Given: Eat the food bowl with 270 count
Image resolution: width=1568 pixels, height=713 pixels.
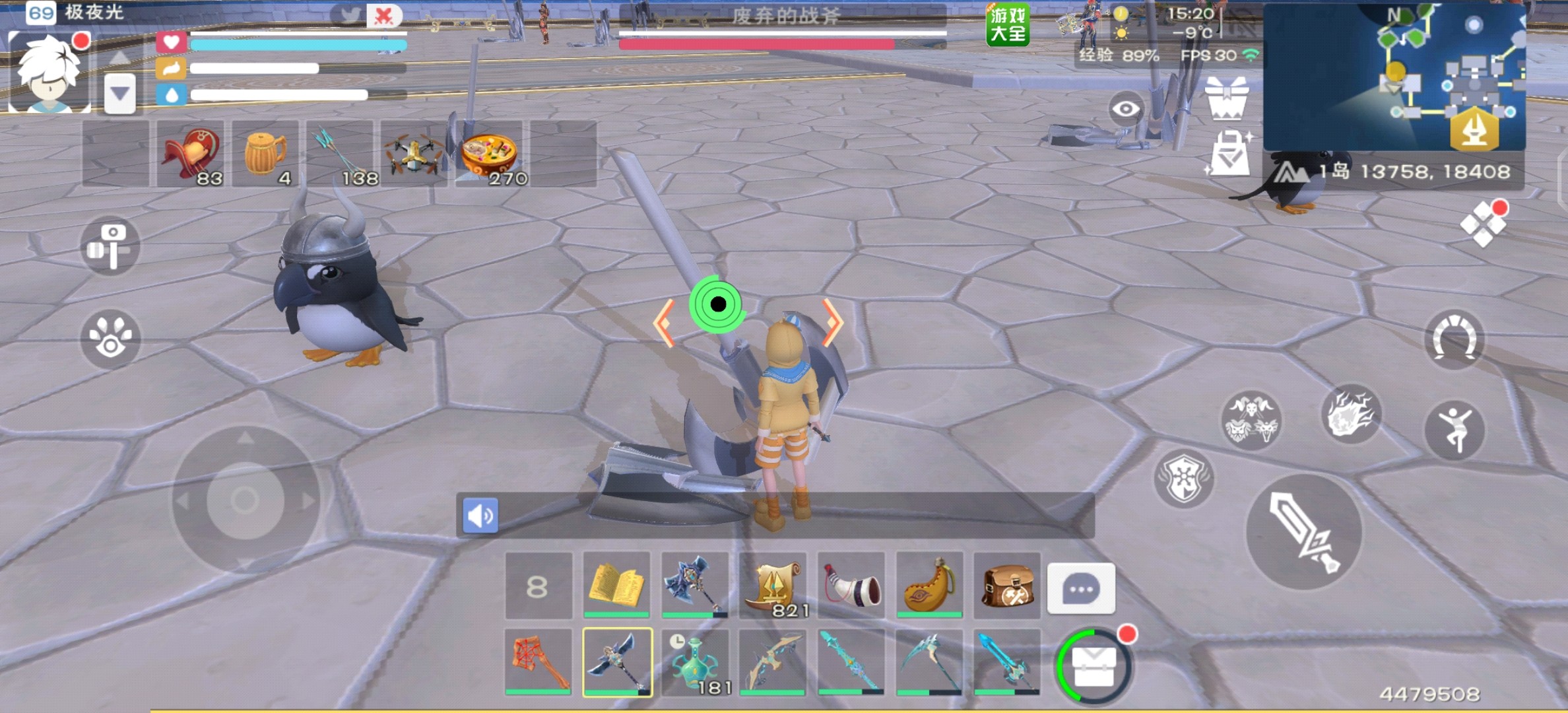Looking at the screenshot, I should 489,154.
